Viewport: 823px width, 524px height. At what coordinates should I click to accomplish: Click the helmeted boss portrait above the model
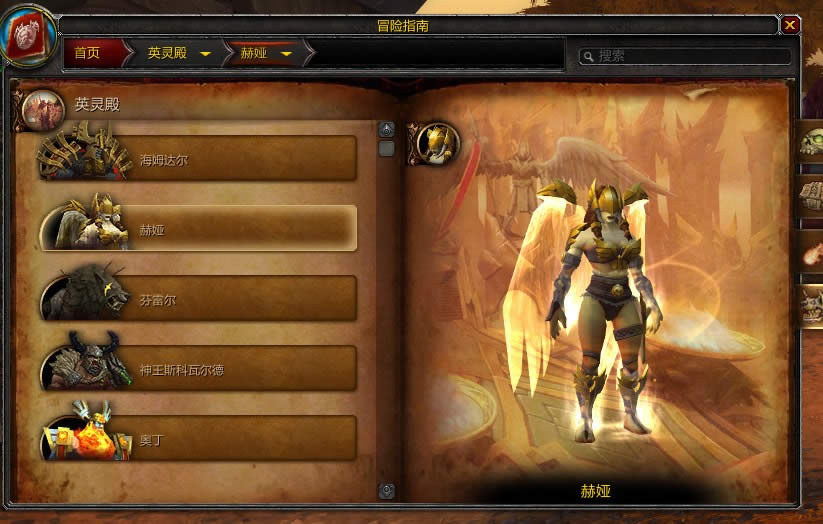(x=437, y=144)
